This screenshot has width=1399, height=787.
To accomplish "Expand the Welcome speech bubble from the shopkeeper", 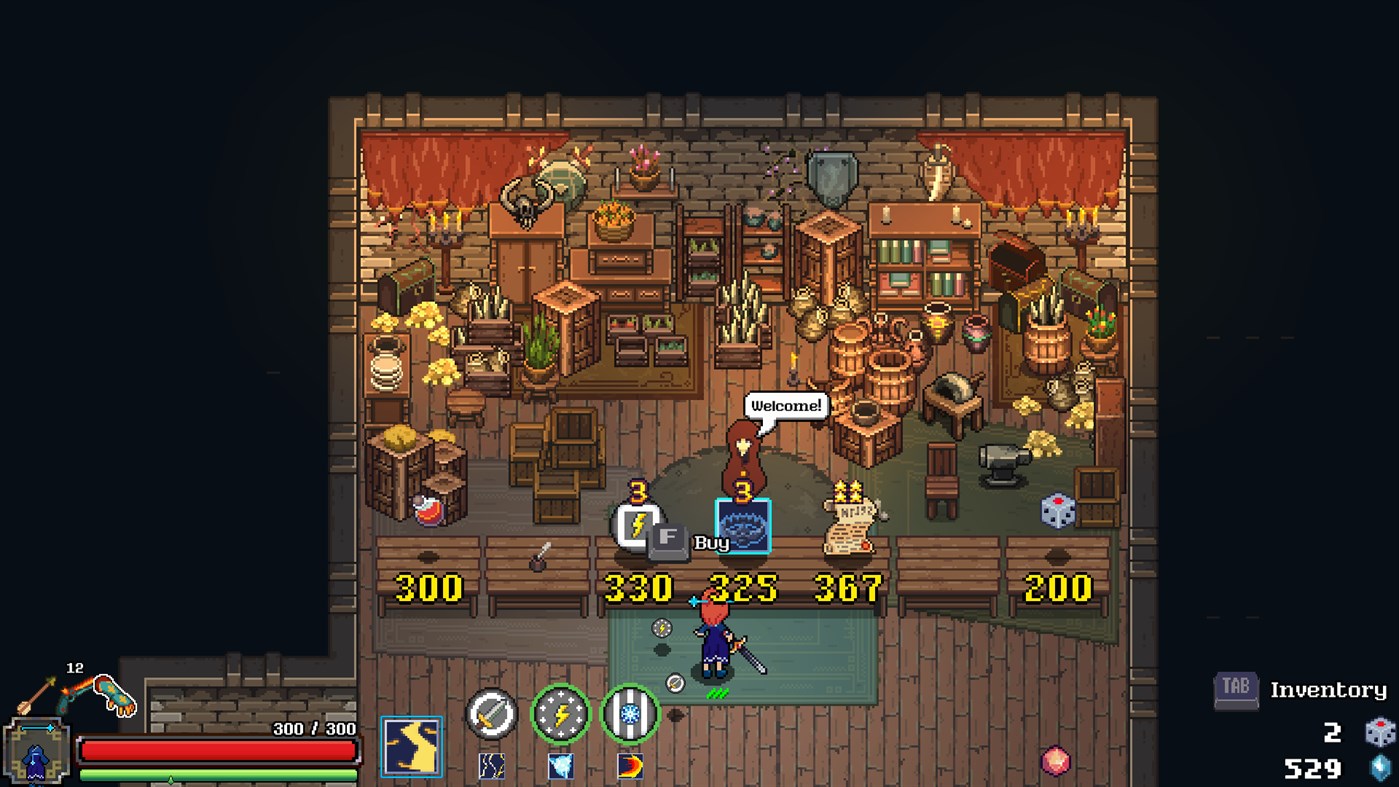I will pyautogui.click(x=786, y=406).
